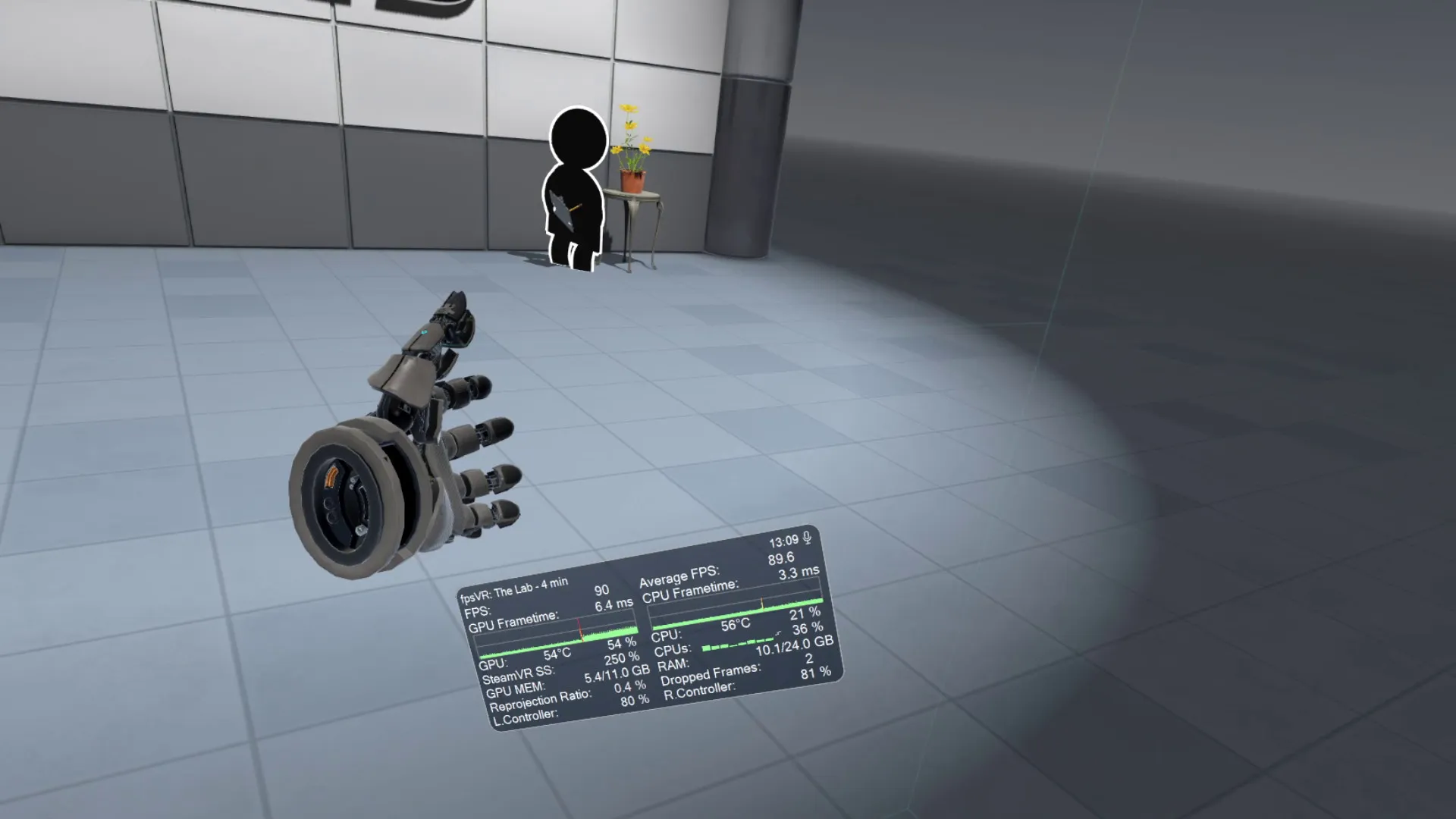This screenshot has width=1456, height=819.
Task: Select the clock showing 13:09
Action: pos(783,541)
